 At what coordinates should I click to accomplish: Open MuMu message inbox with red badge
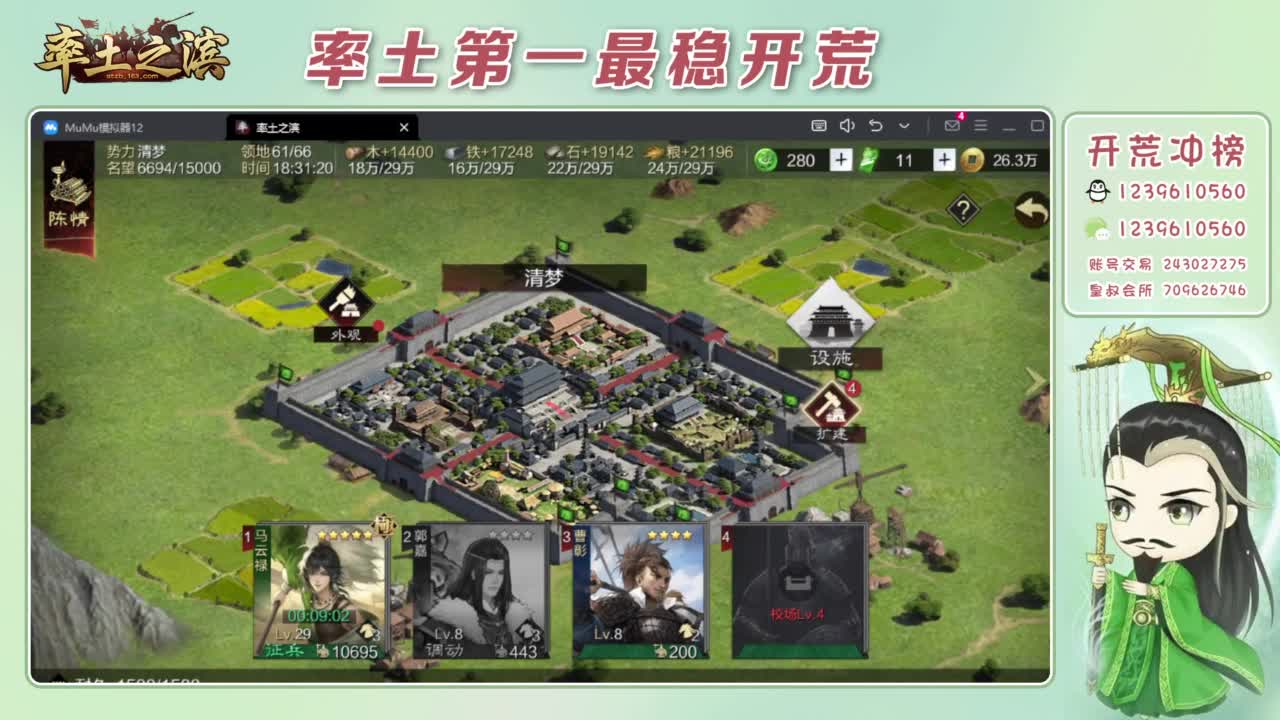coord(953,126)
